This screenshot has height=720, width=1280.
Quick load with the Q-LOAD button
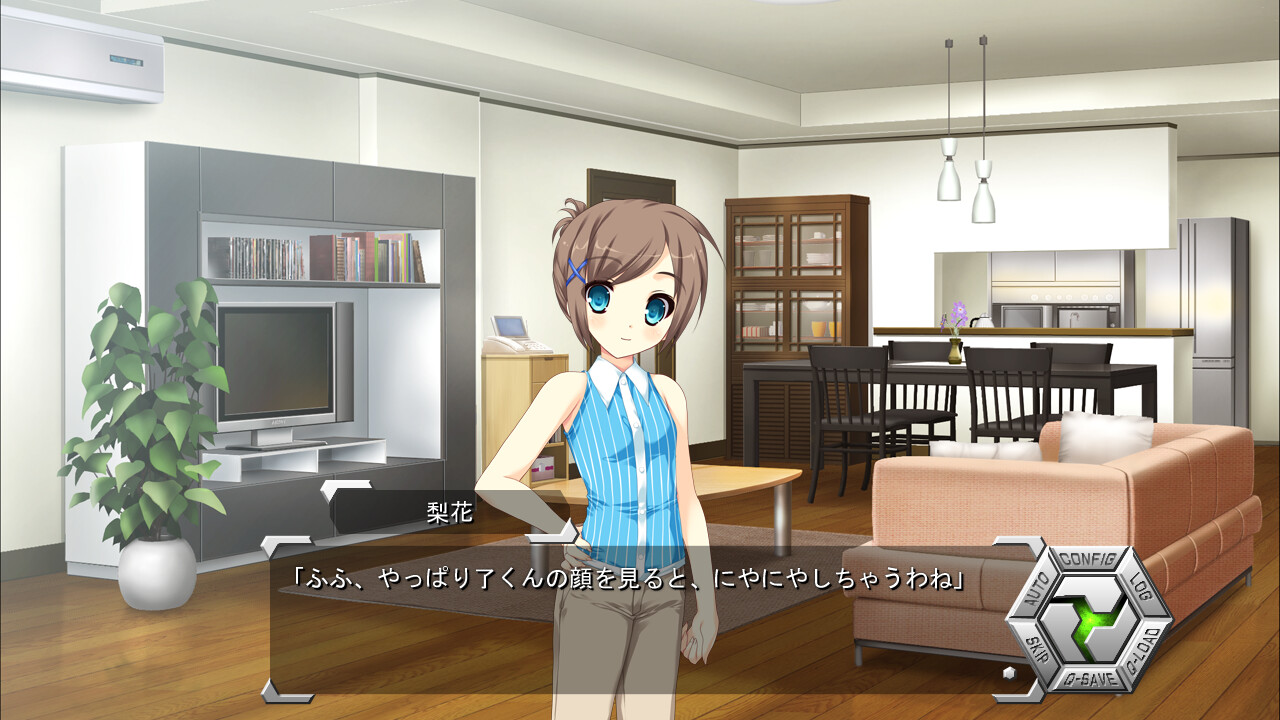coord(1141,650)
